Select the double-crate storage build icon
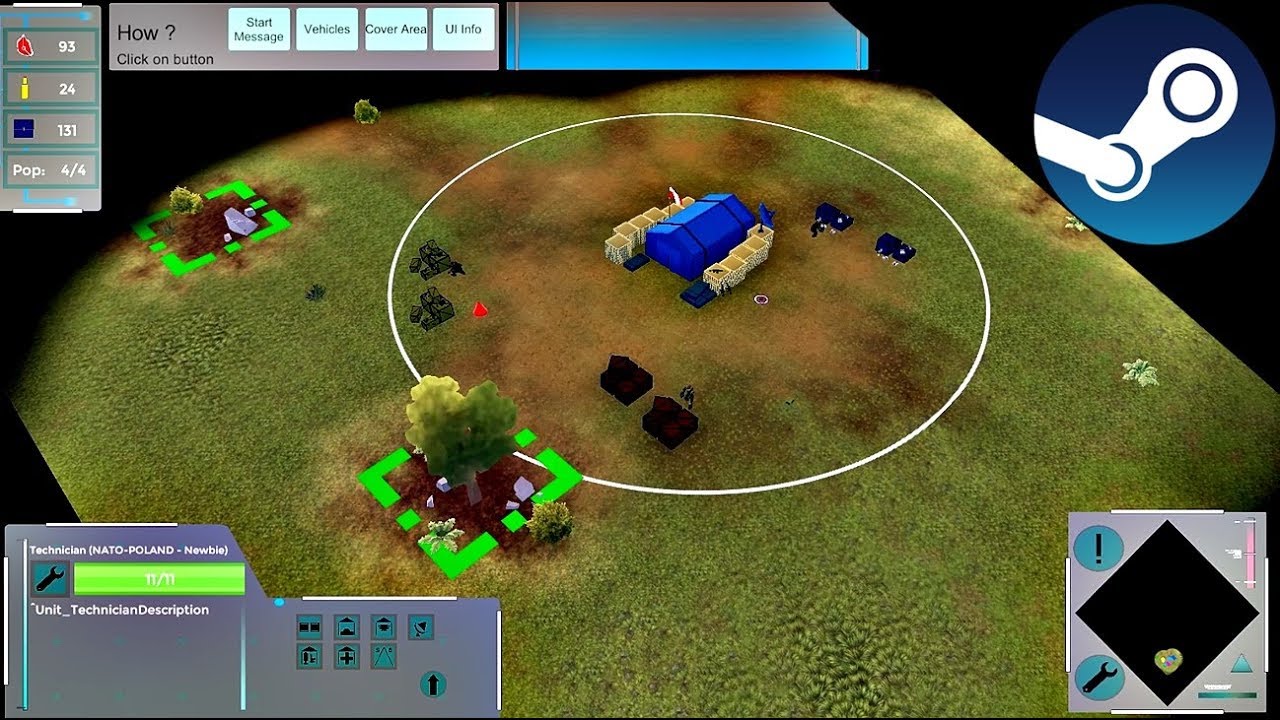Viewport: 1280px width, 720px height. 309,627
